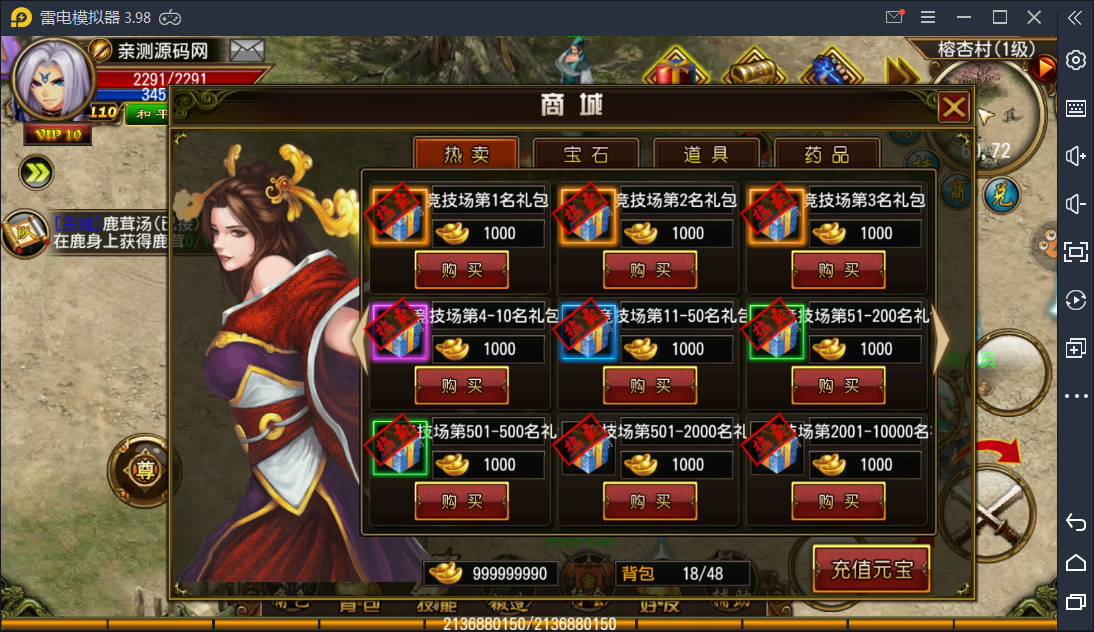Show the 药品 category
This screenshot has height=632, width=1094.
826,155
